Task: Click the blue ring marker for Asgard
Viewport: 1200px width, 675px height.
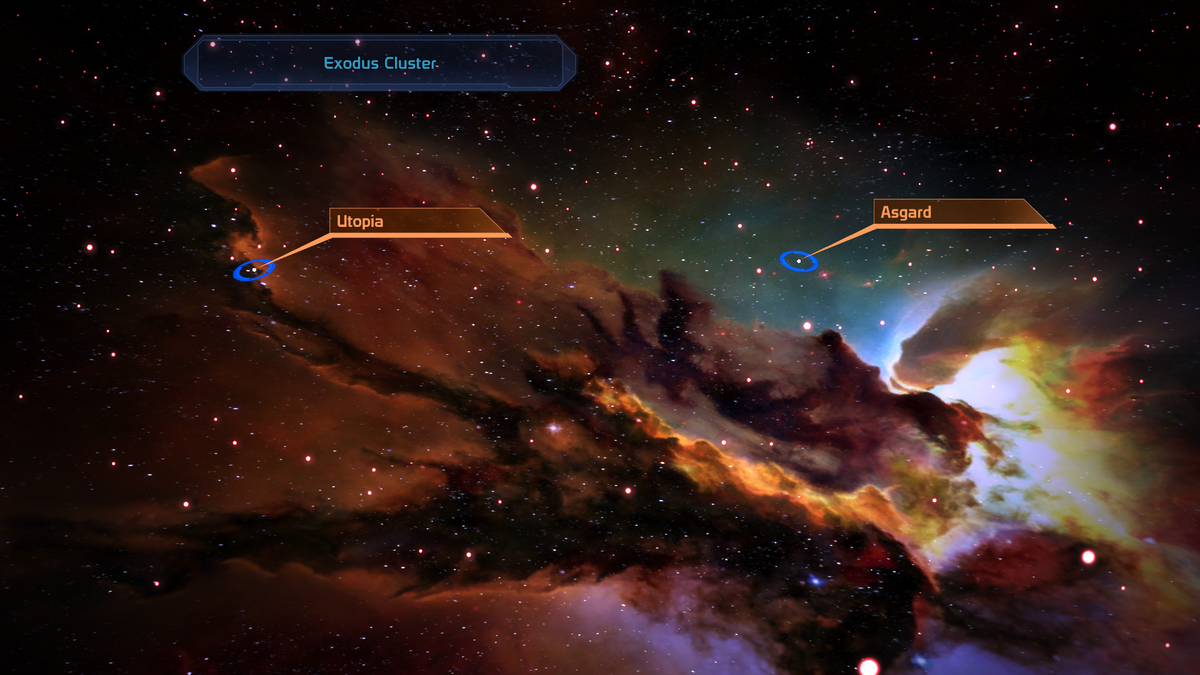Action: (x=799, y=261)
